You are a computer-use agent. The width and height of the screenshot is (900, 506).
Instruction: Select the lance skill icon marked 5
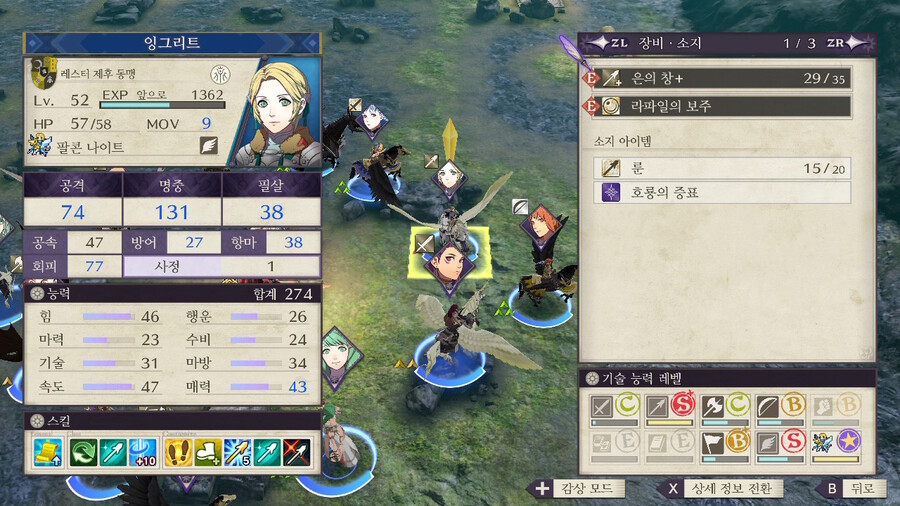coord(236,451)
